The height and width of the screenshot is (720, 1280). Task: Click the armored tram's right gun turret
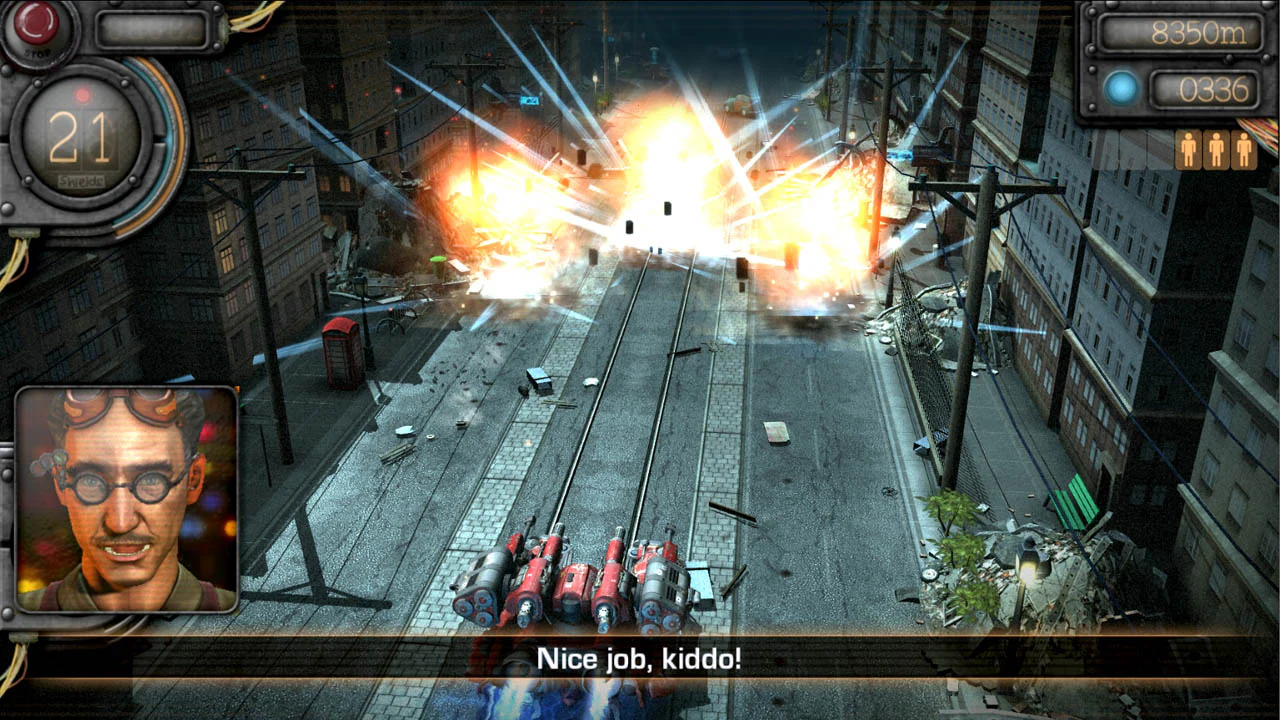coord(660,585)
